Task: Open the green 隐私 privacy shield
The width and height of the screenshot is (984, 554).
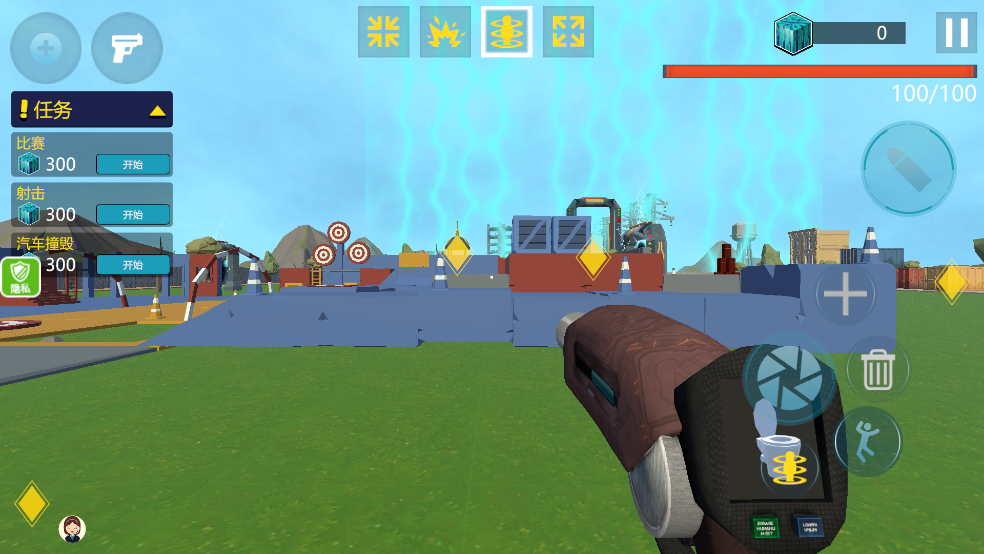Action: (x=20, y=275)
